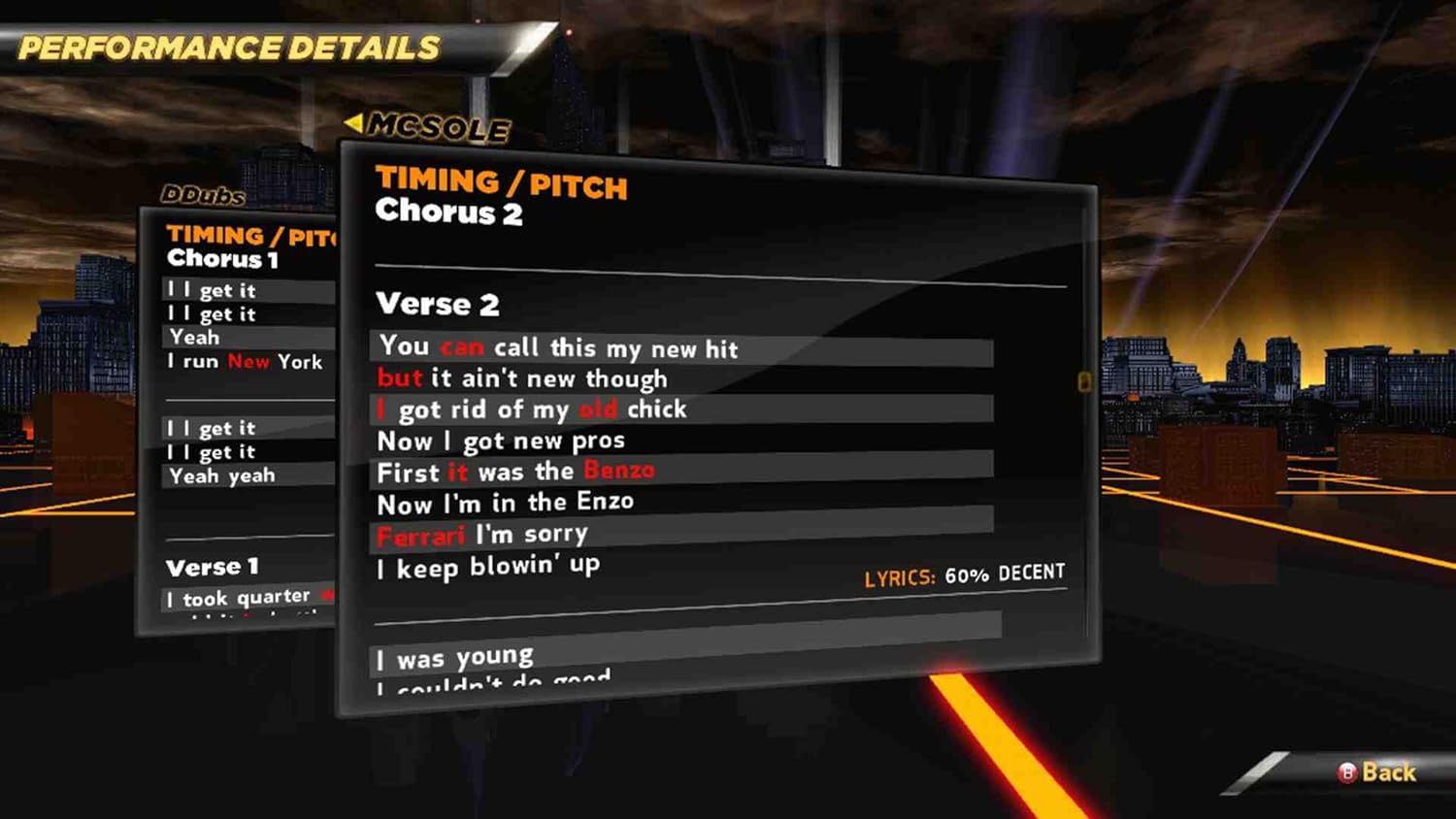The height and width of the screenshot is (819, 1456).
Task: Click the Verse 2 section heading
Action: (437, 304)
